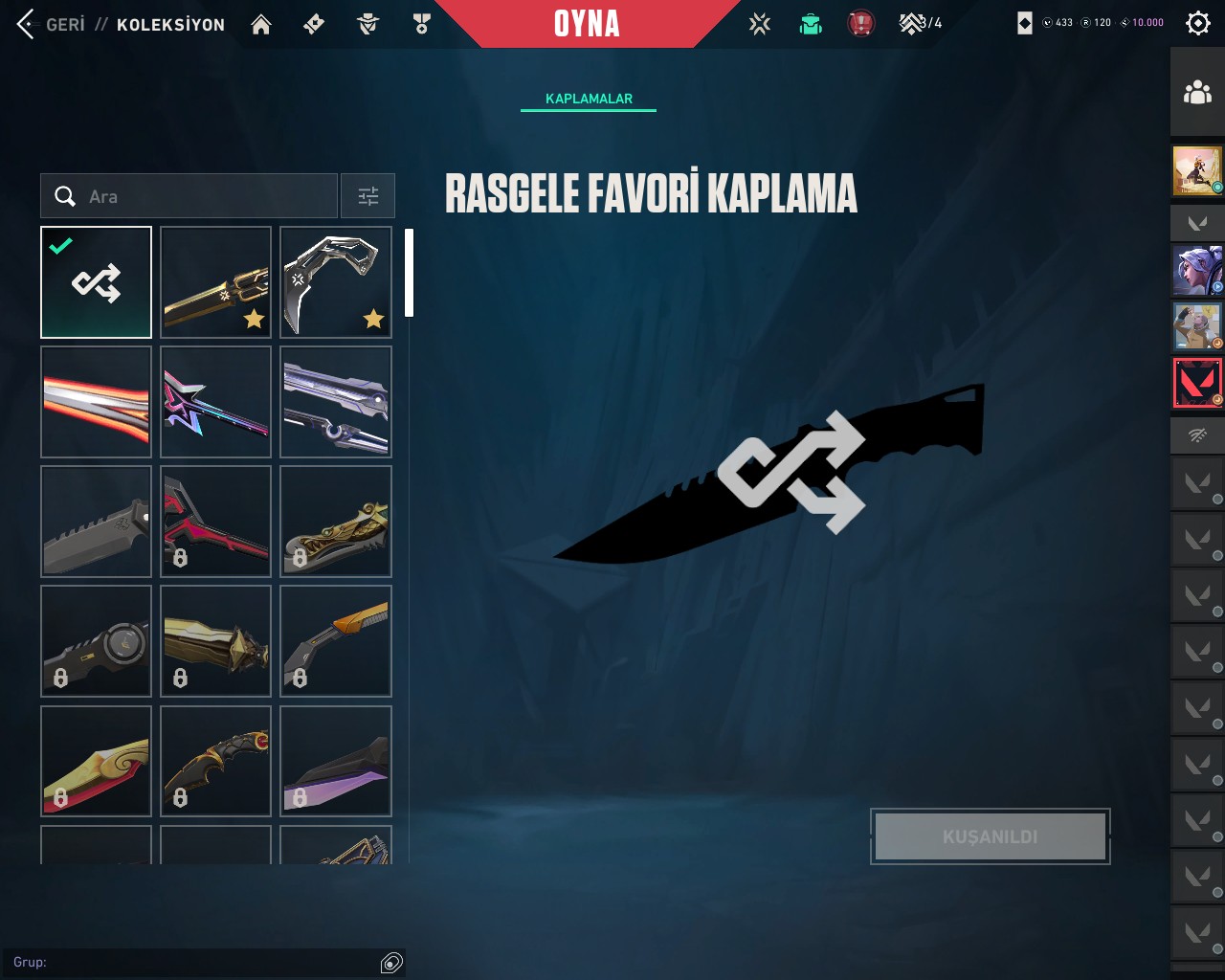Select the locked purple dagger skin
Screen dimensions: 1225x980
pos(336,762)
